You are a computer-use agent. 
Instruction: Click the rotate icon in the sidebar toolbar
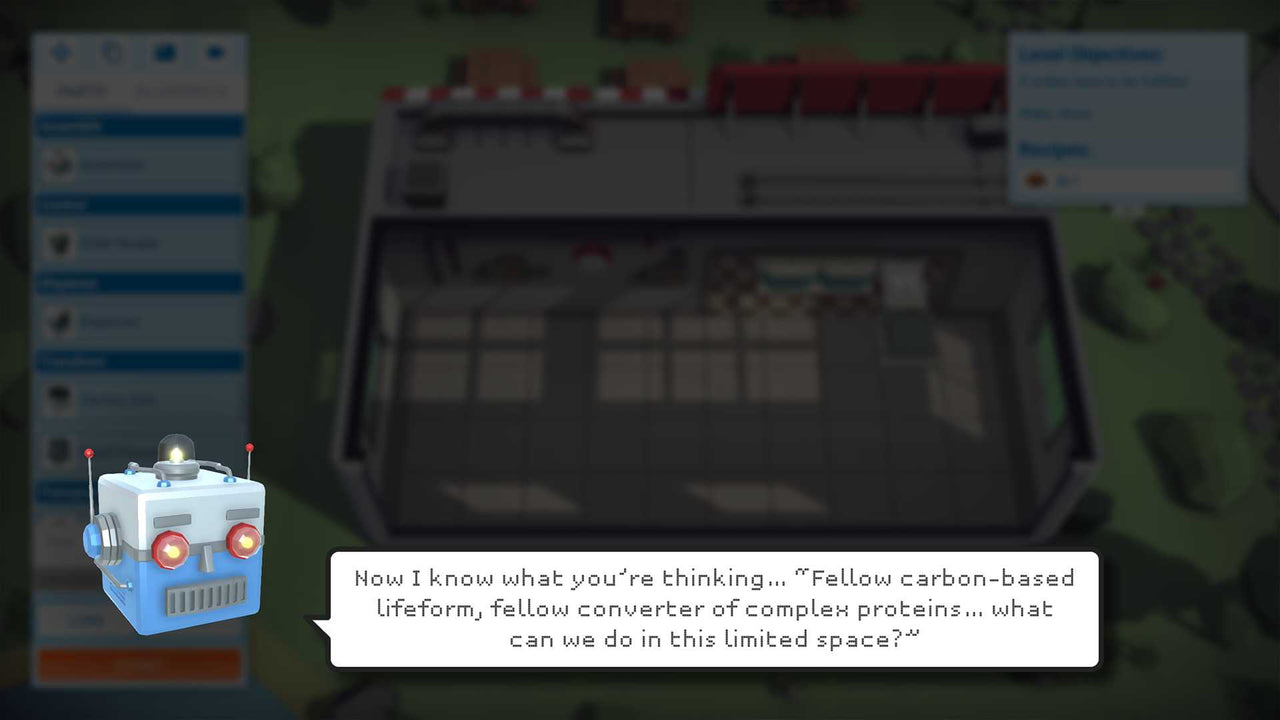tap(113, 52)
